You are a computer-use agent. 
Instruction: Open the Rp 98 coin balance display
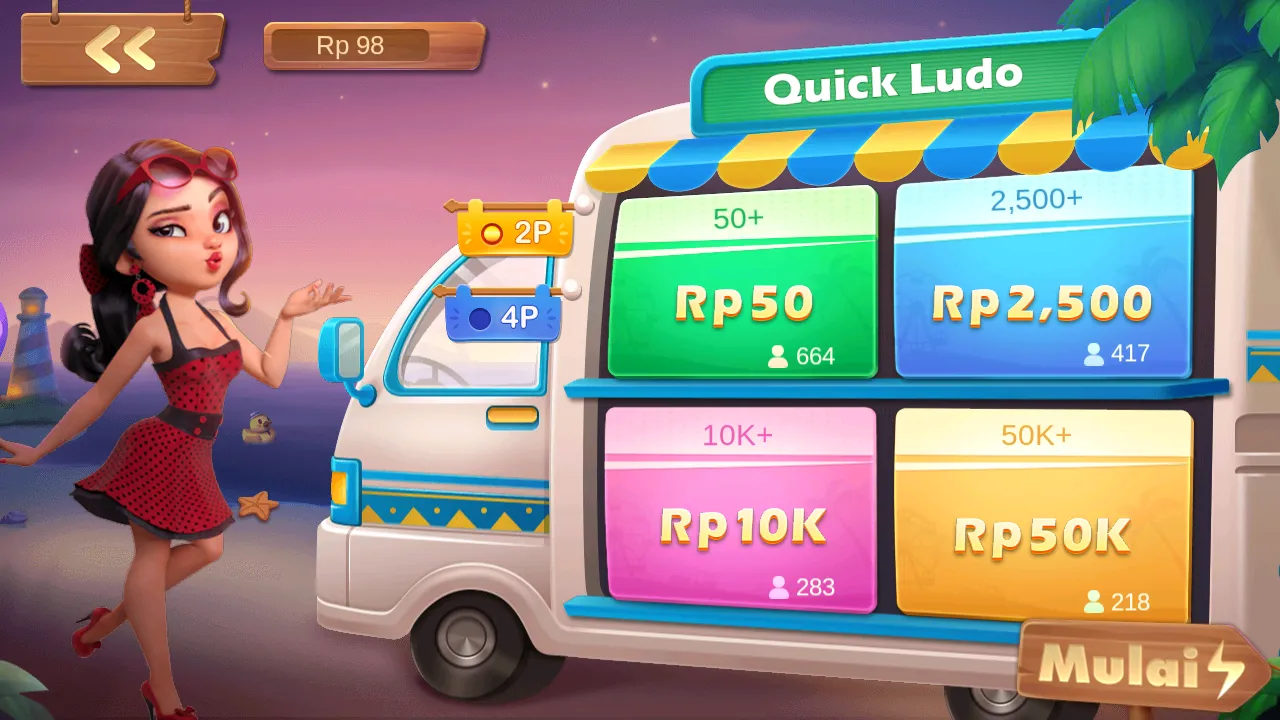click(372, 45)
